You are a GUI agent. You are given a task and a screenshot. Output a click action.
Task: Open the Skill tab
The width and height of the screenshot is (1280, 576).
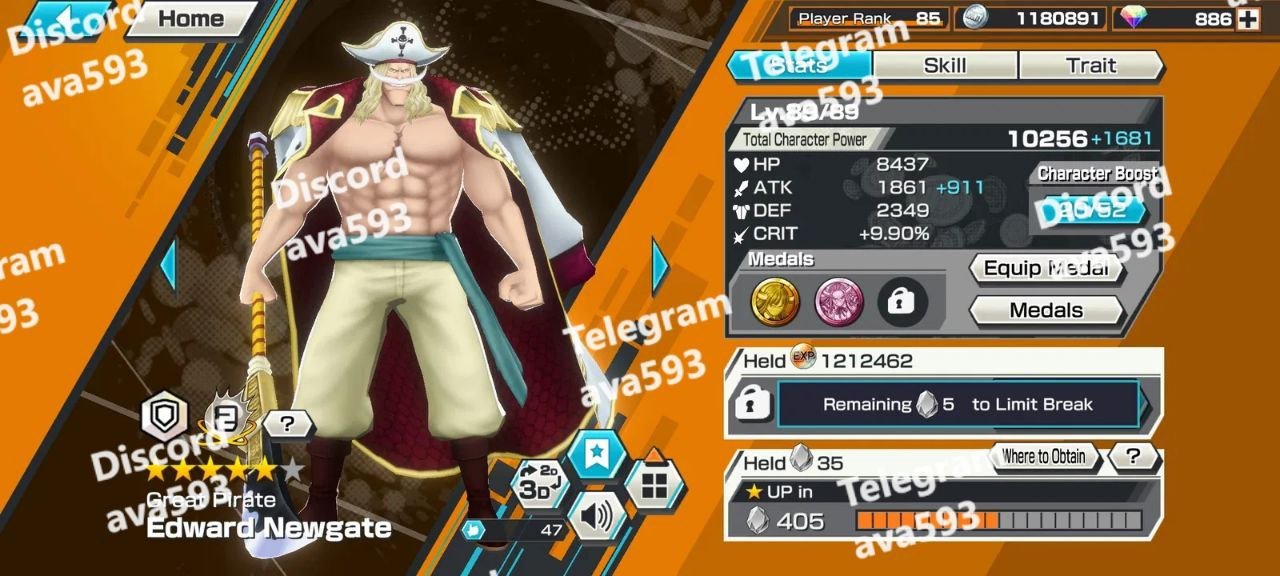coord(945,66)
